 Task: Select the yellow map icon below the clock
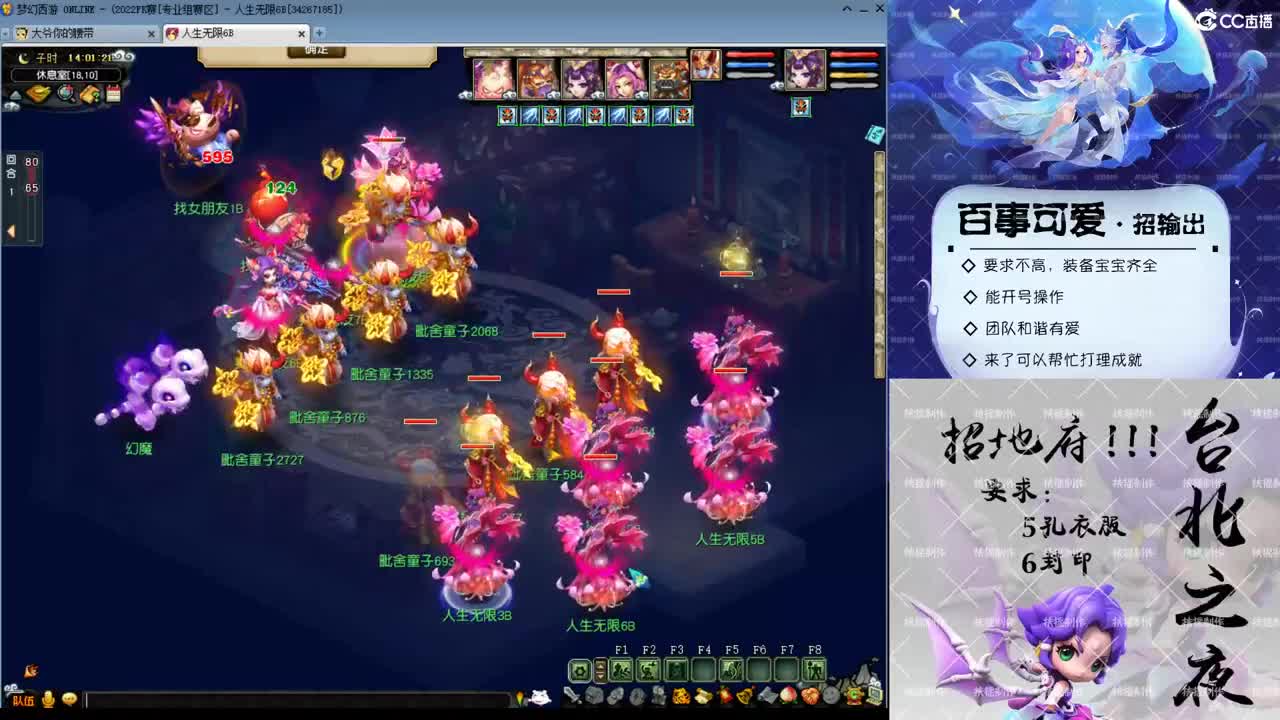click(x=38, y=93)
